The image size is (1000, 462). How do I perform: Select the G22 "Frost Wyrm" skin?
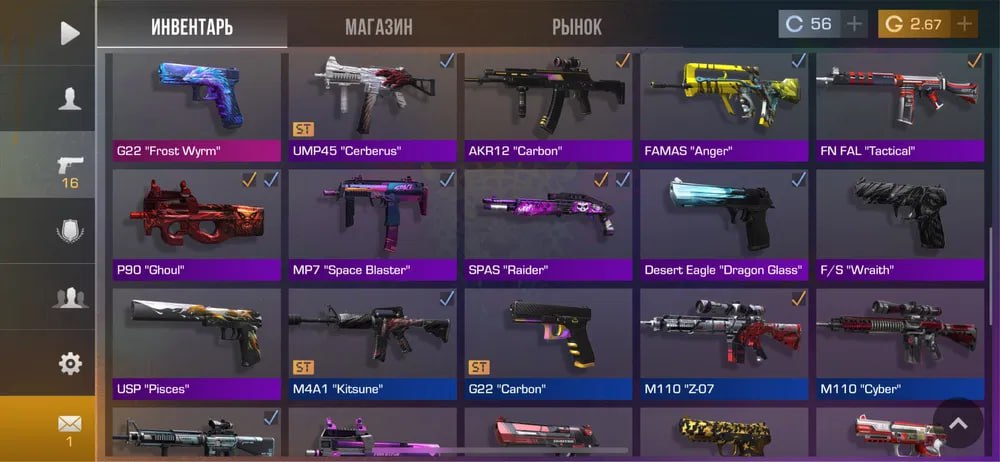coord(196,107)
